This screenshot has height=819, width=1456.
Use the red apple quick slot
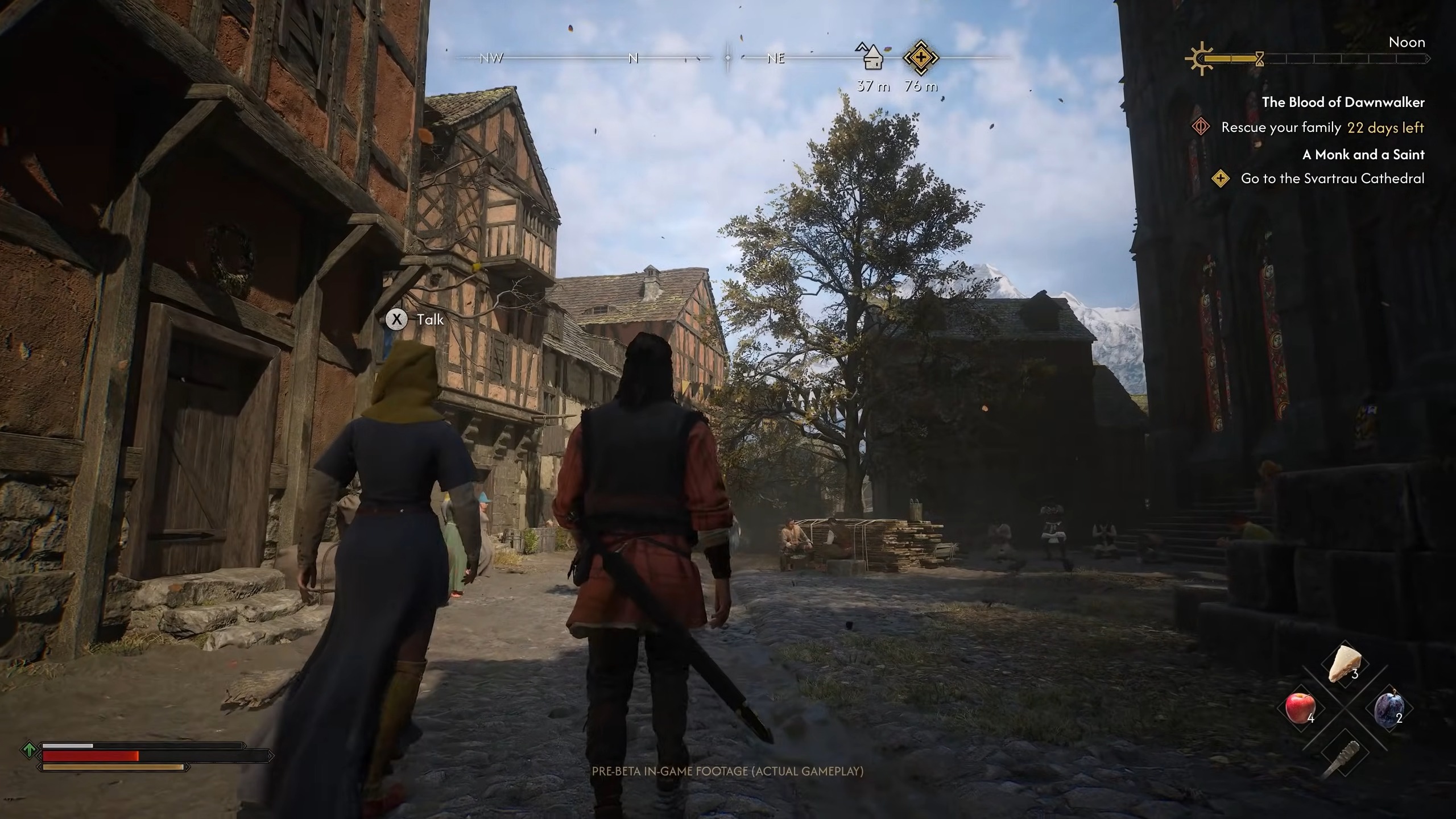[1300, 708]
